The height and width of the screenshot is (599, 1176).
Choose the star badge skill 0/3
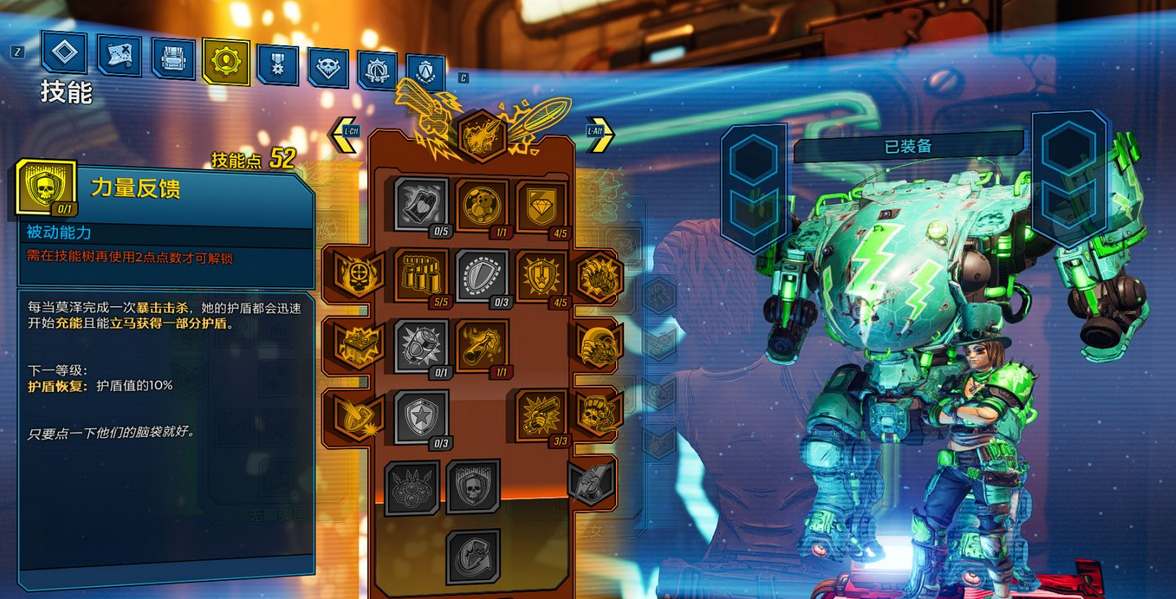point(421,414)
